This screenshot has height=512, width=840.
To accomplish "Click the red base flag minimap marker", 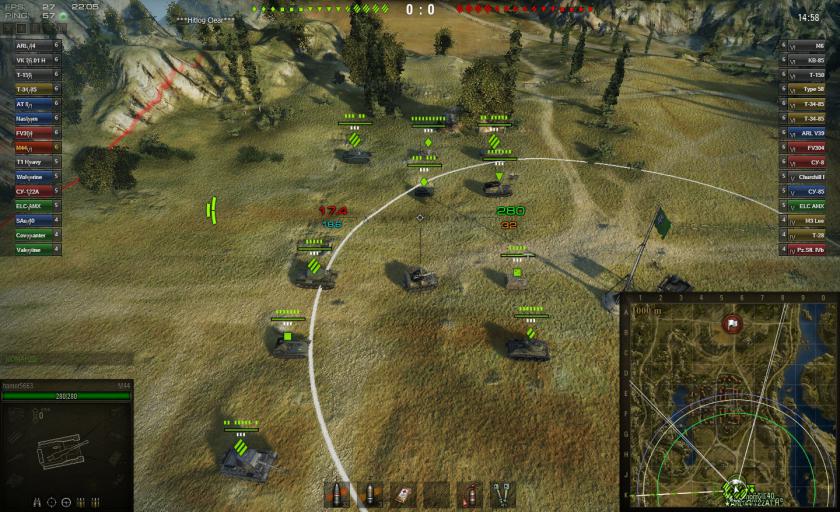I will coord(731,324).
